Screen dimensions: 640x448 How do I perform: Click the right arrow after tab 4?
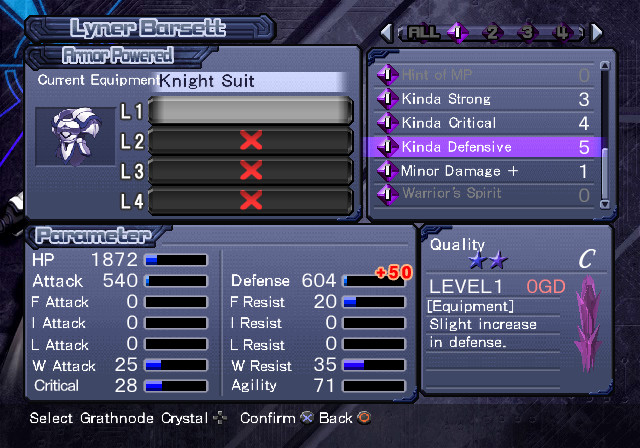[x=597, y=32]
